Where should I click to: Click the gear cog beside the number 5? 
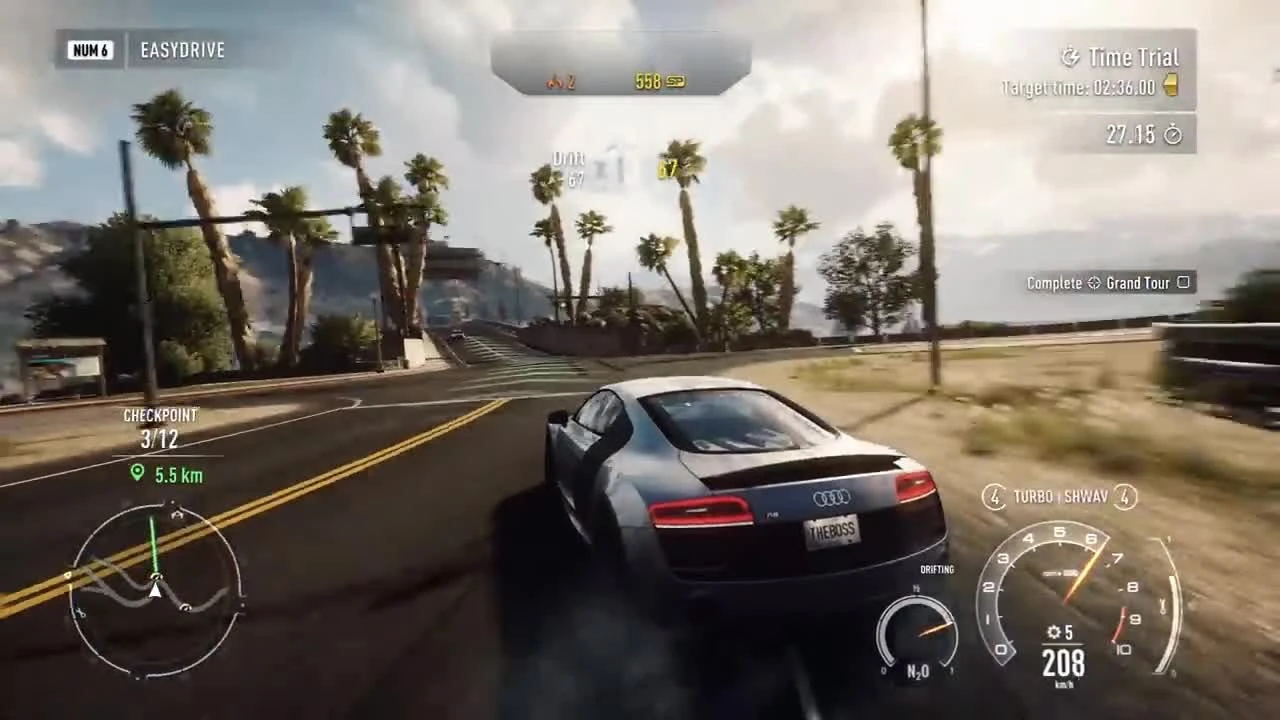[x=1053, y=633]
